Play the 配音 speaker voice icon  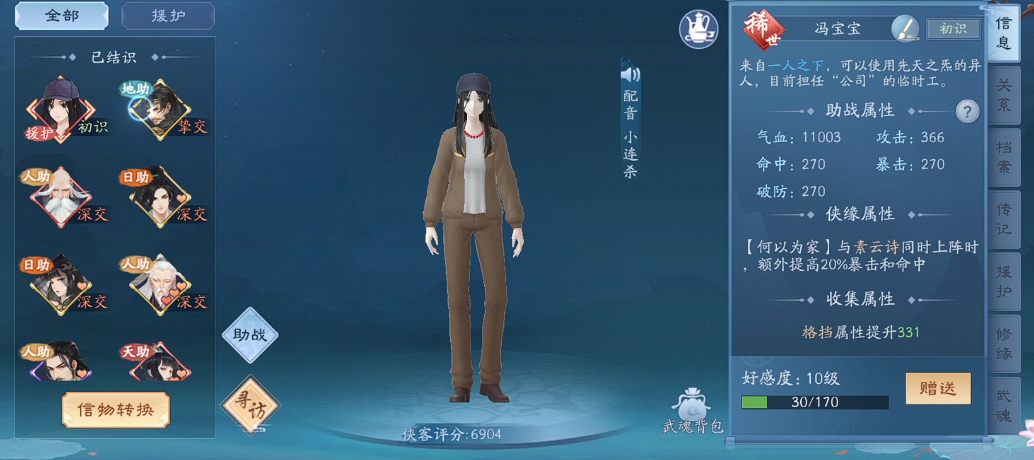click(x=630, y=75)
